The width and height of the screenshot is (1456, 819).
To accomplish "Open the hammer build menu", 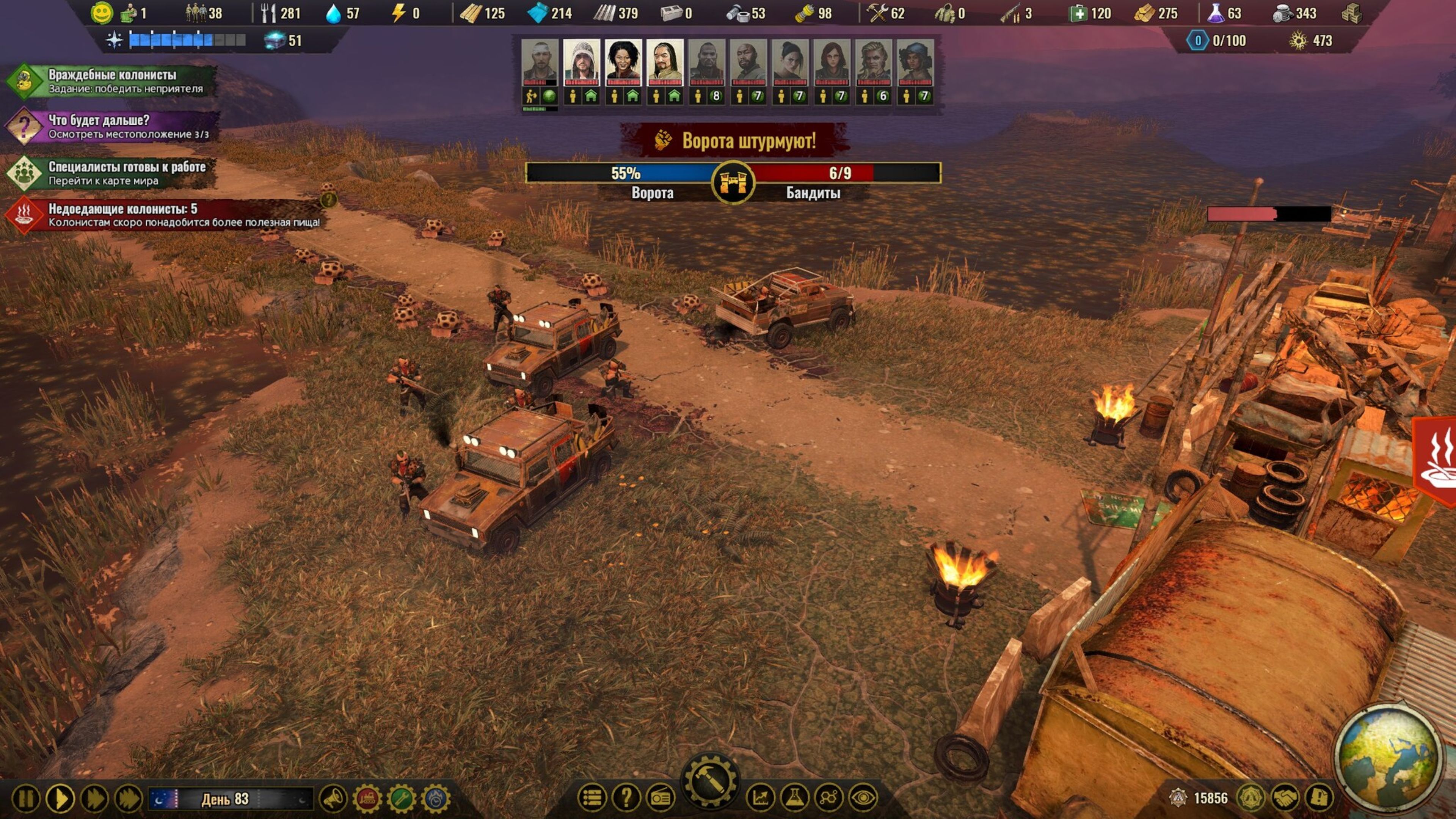I will point(711,782).
